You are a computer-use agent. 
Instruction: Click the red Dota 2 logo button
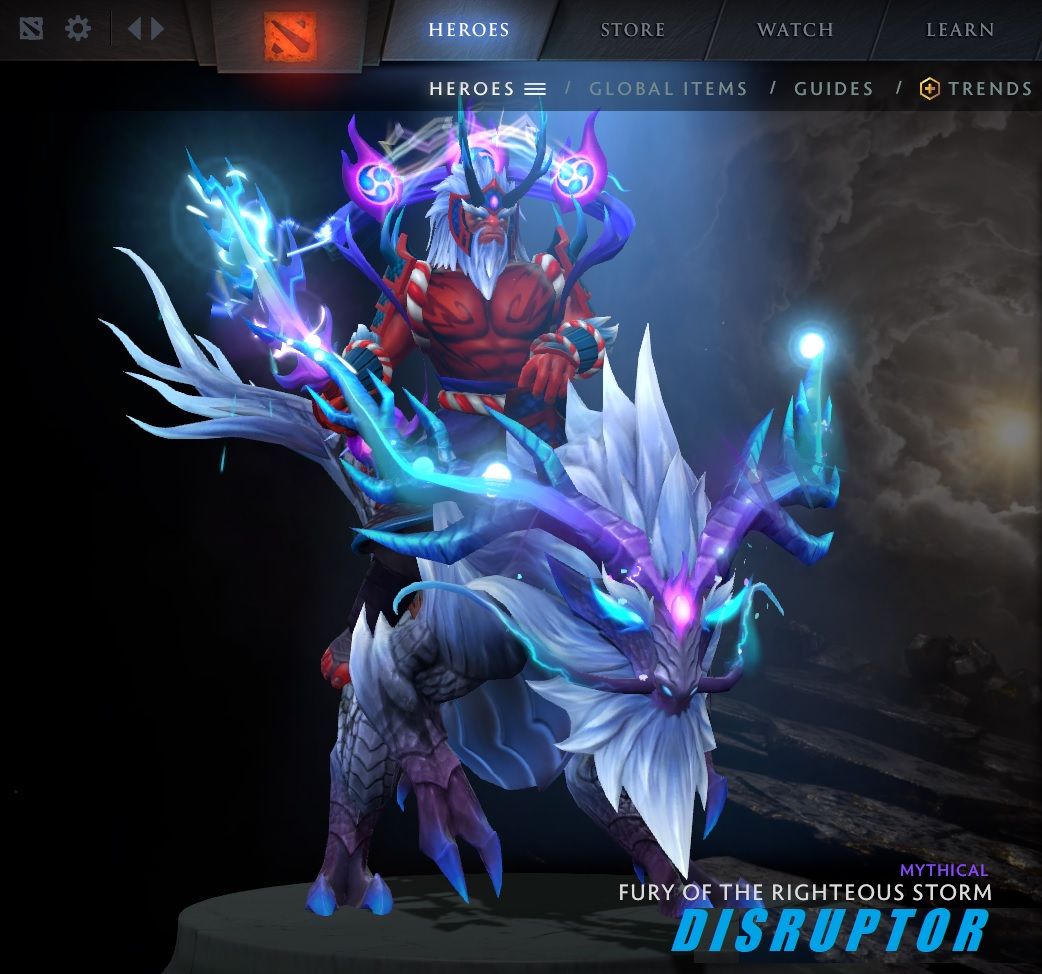(290, 35)
